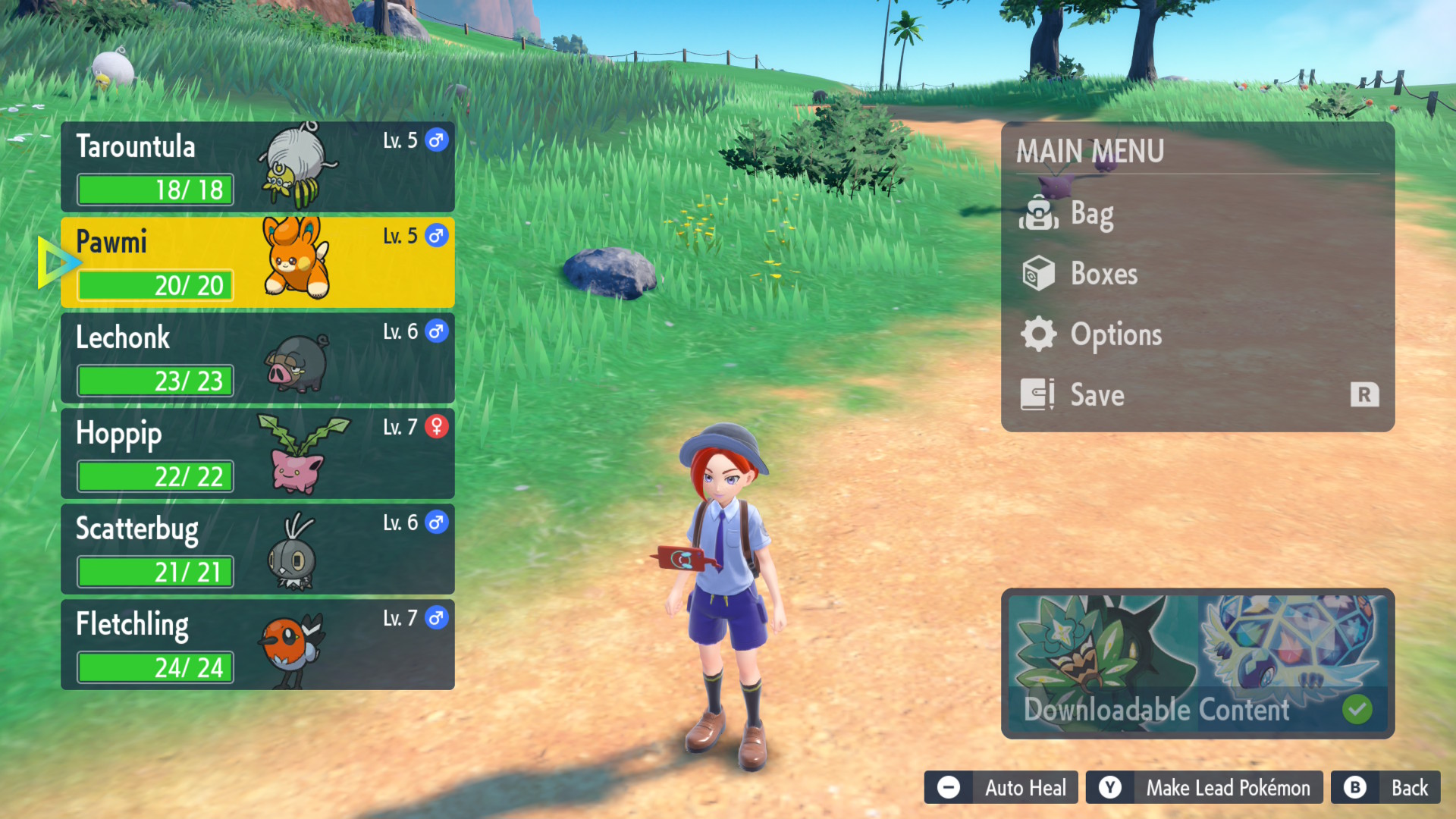Viewport: 1456px width, 819px height.
Task: Open the Bag menu
Action: (x=1092, y=214)
